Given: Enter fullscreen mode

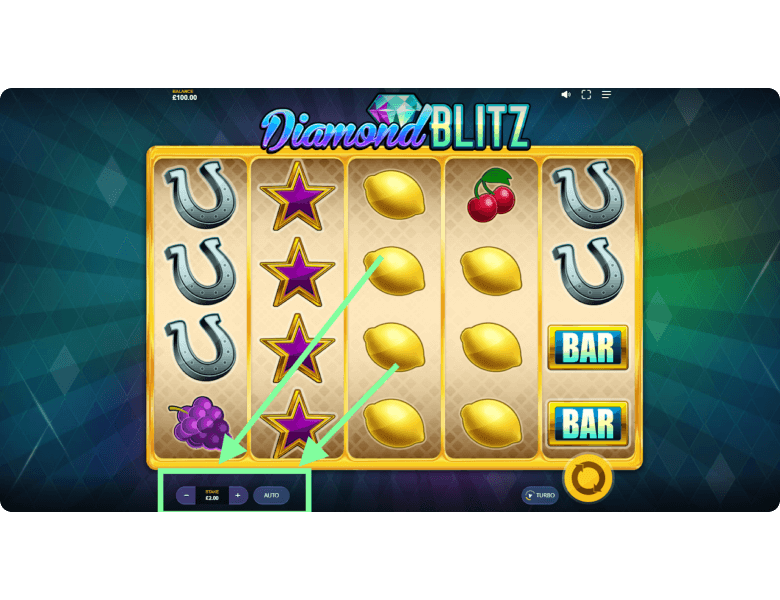Looking at the screenshot, I should 586,94.
